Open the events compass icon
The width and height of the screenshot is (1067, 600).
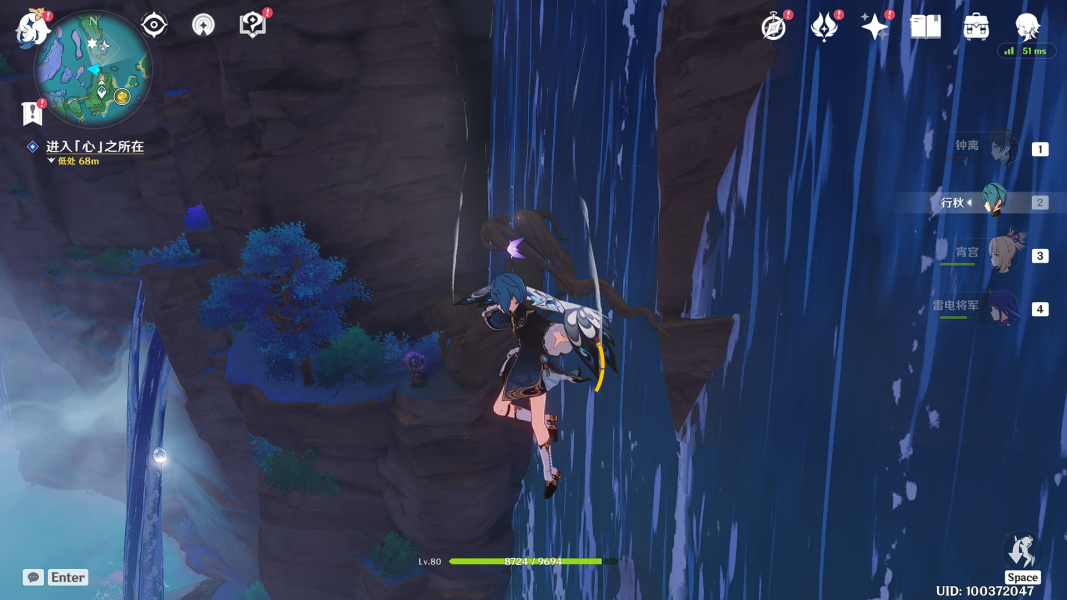774,27
